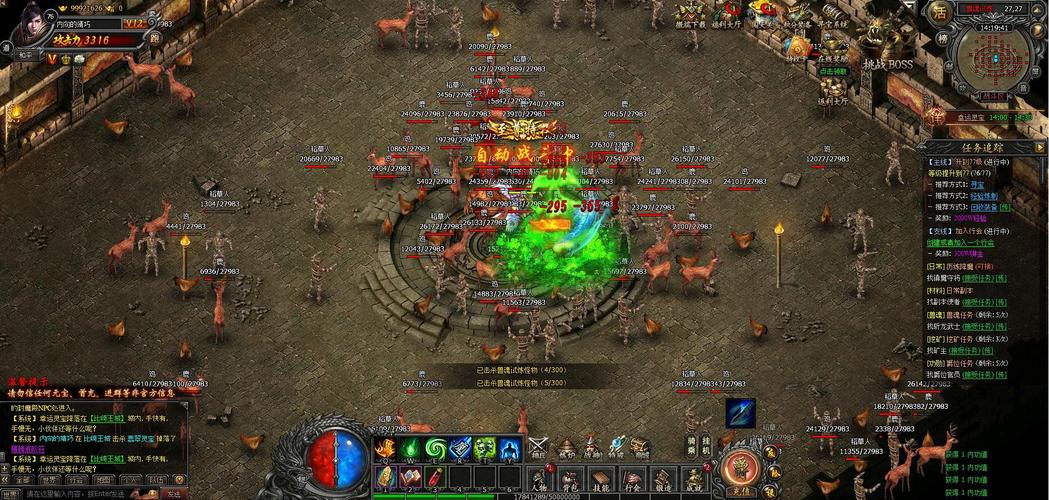Open the crossed swords attack mode icon
Image resolution: width=1049 pixels, height=500 pixels.
point(538,446)
